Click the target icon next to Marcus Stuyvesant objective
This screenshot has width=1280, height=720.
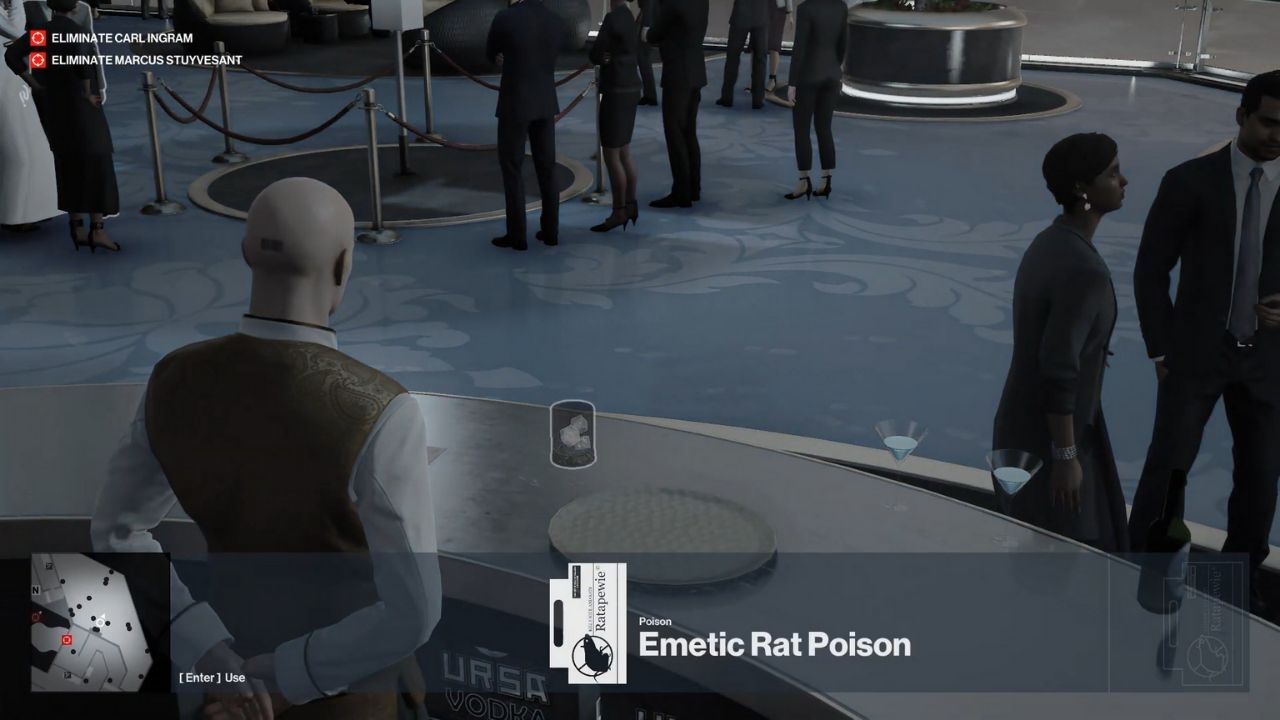pos(39,59)
